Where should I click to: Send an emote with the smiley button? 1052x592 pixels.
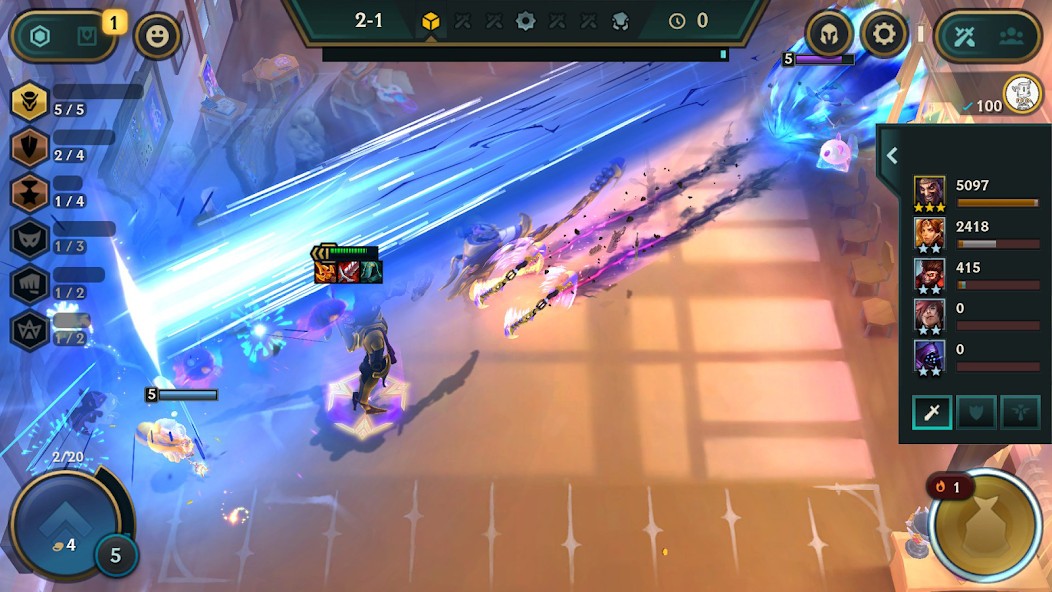point(157,37)
